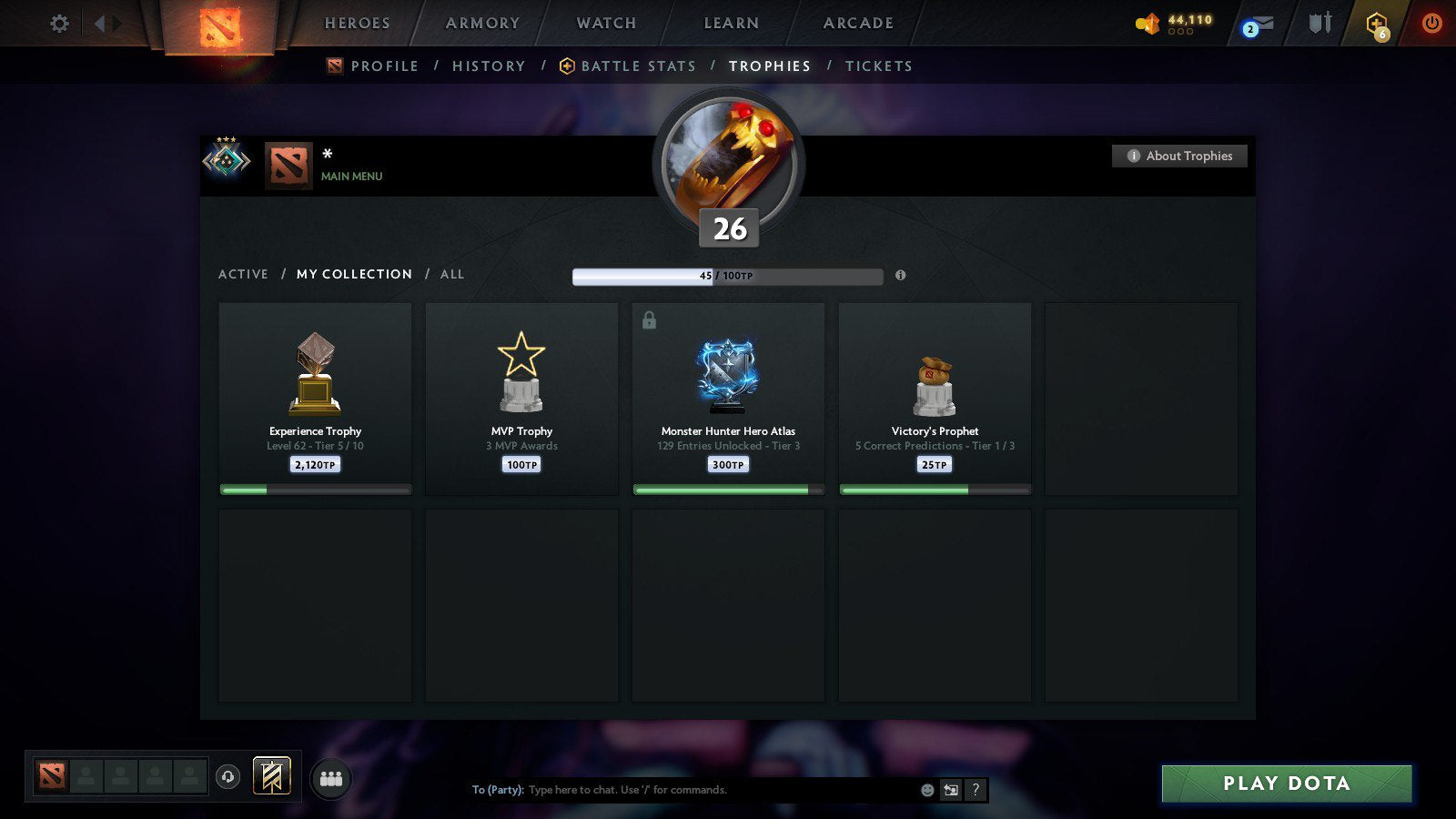Open the friends list icon in bottom bar
1456x819 pixels.
coord(331,778)
